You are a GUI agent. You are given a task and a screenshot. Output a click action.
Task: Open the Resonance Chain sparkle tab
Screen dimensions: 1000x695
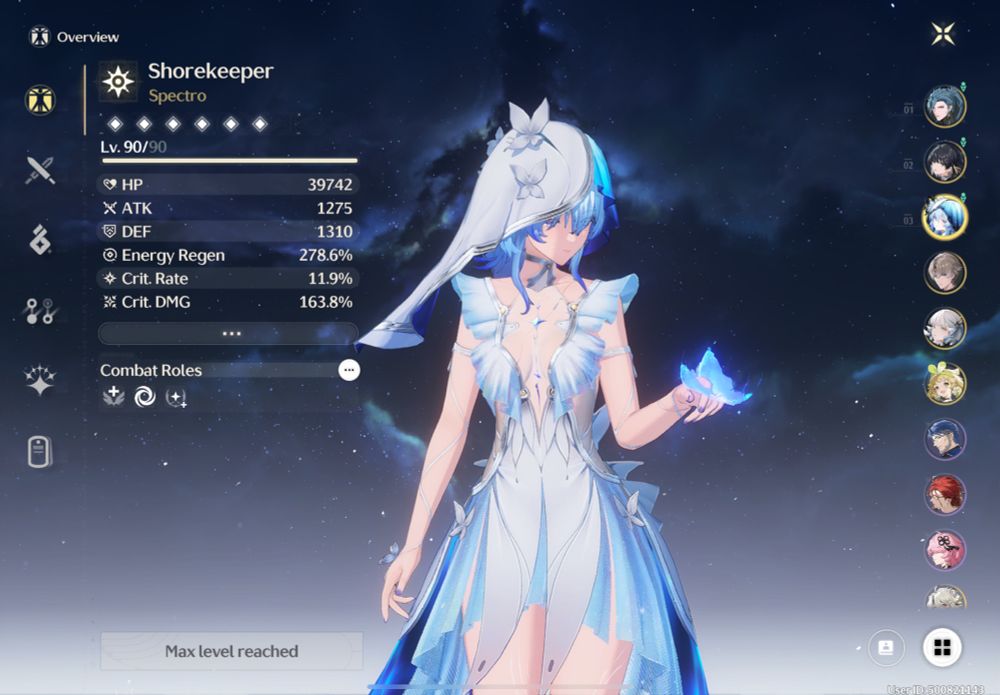point(40,381)
